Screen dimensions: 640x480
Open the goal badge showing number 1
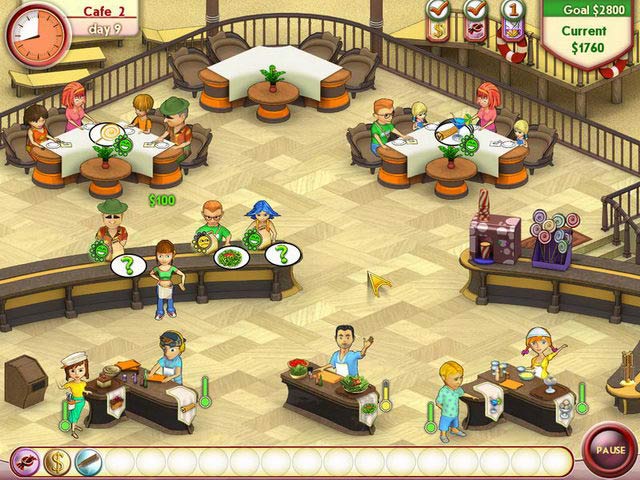pyautogui.click(x=514, y=14)
